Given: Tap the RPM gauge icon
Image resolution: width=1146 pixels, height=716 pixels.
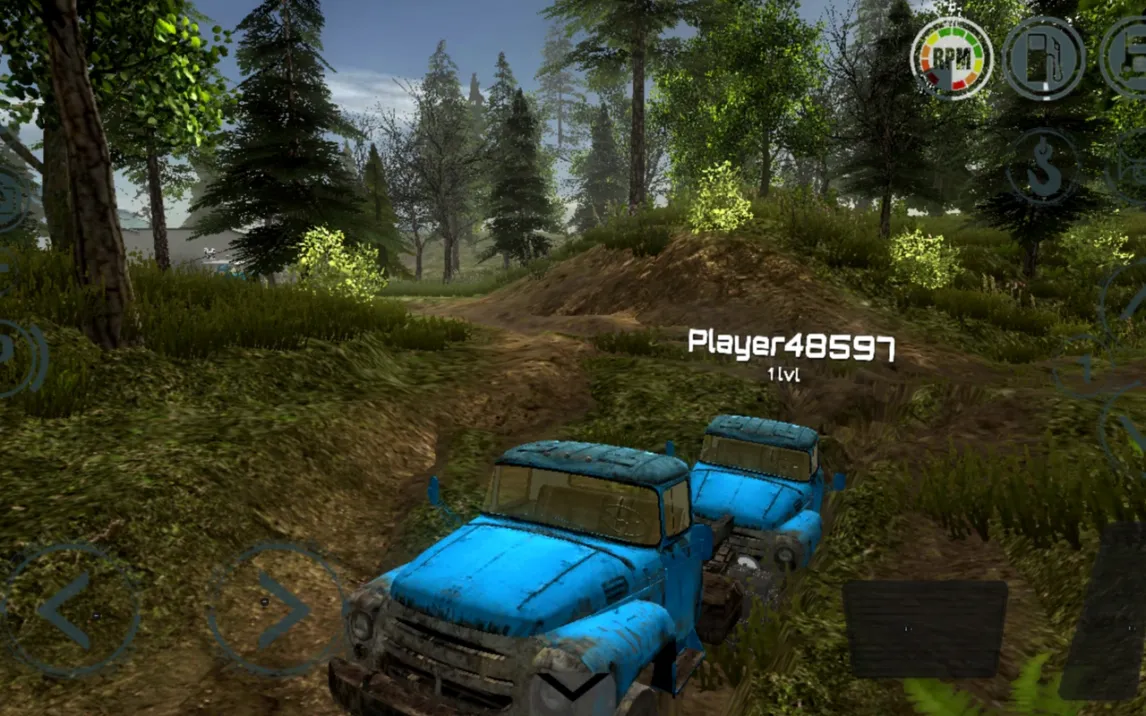Looking at the screenshot, I should click(951, 58).
